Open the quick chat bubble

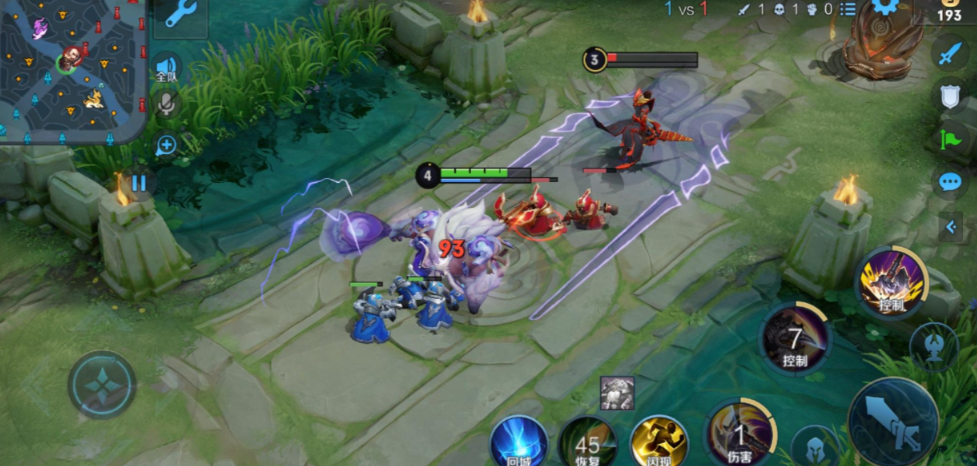point(948,182)
